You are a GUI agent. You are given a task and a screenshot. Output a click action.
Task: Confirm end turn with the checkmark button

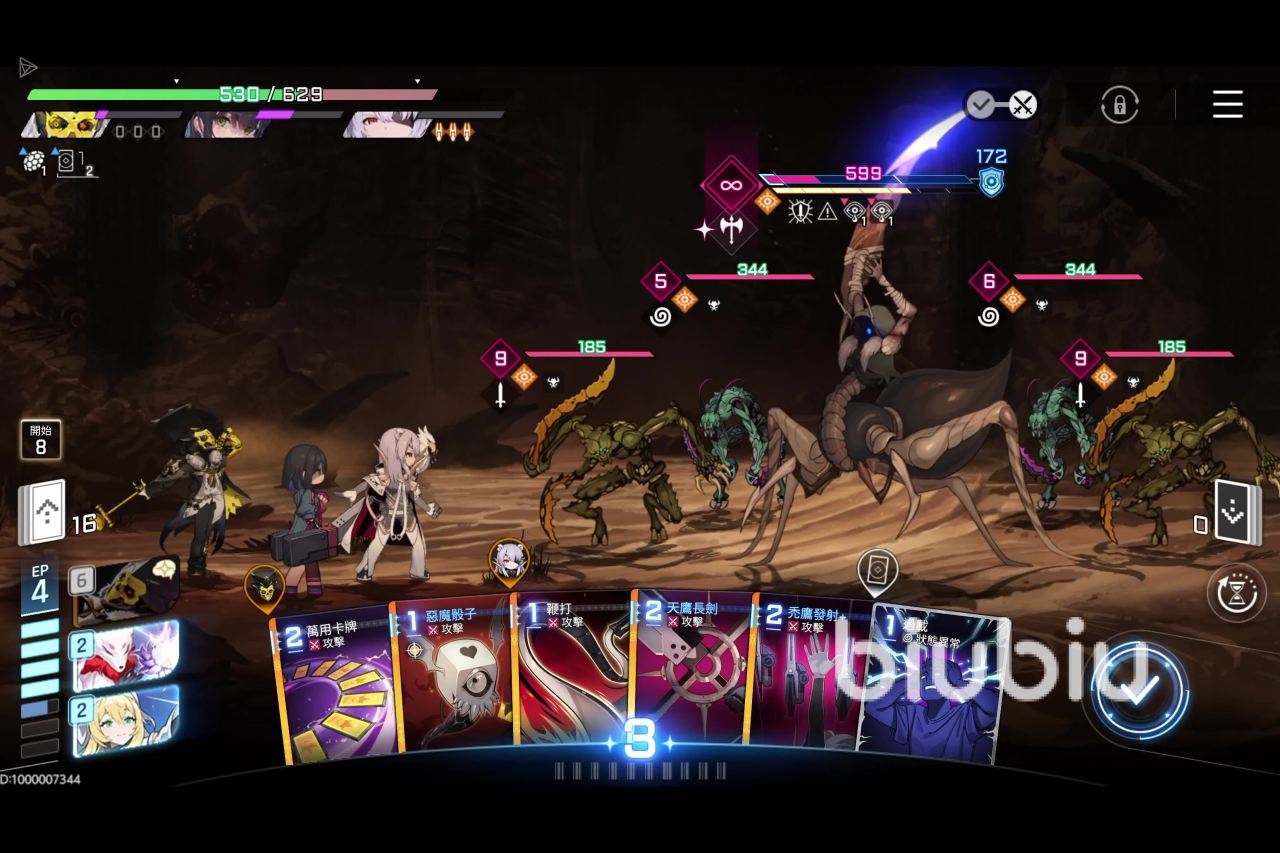coord(1139,689)
